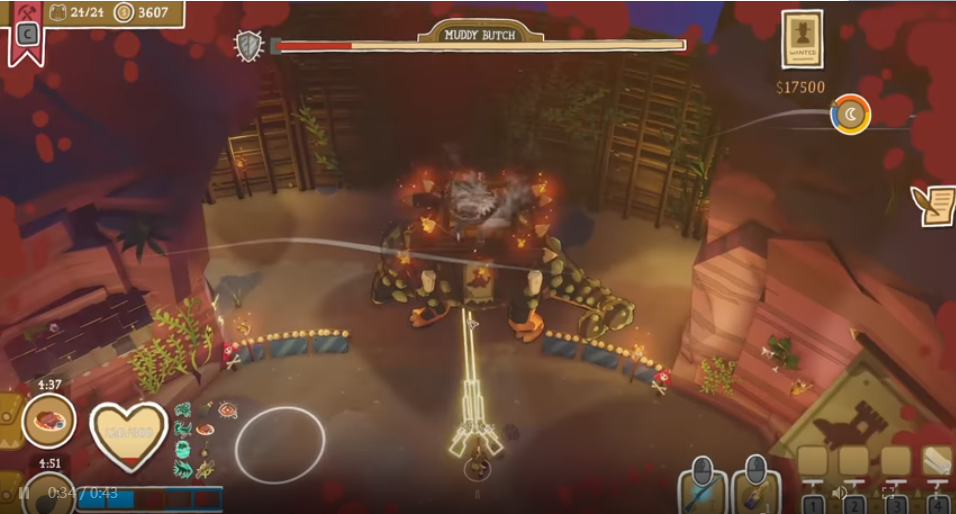Viewport: 956px width, 514px height.
Task: Open the Wanted poster bounty
Action: 802,40
